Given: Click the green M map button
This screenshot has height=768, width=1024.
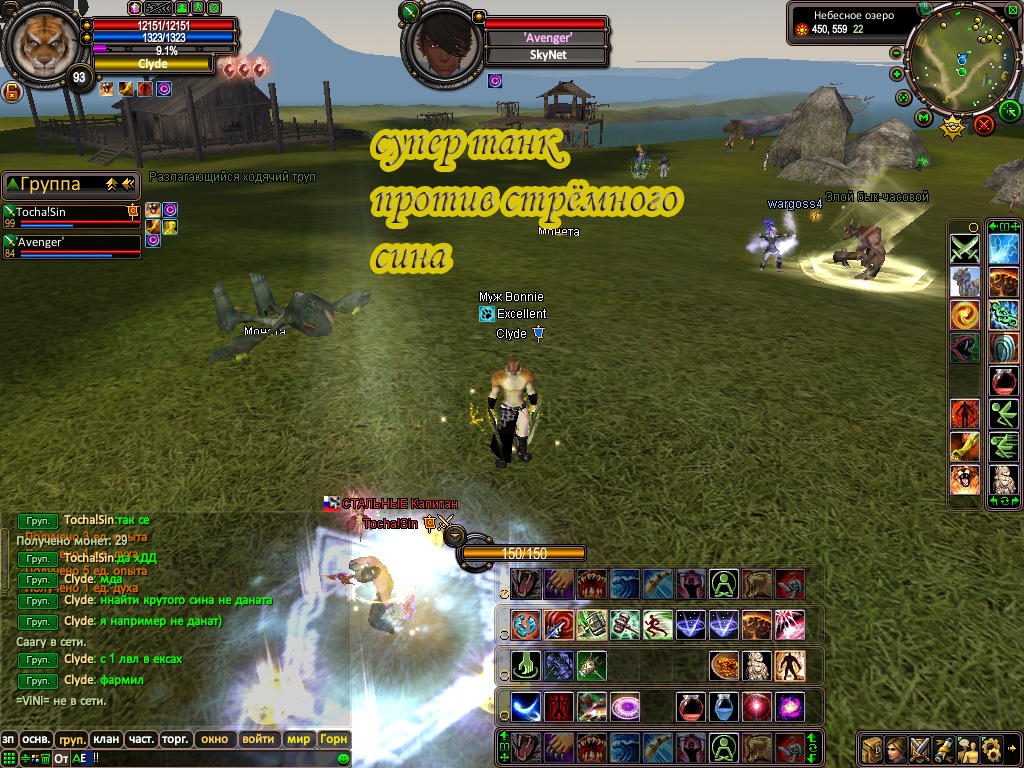Looking at the screenshot, I should click(923, 119).
